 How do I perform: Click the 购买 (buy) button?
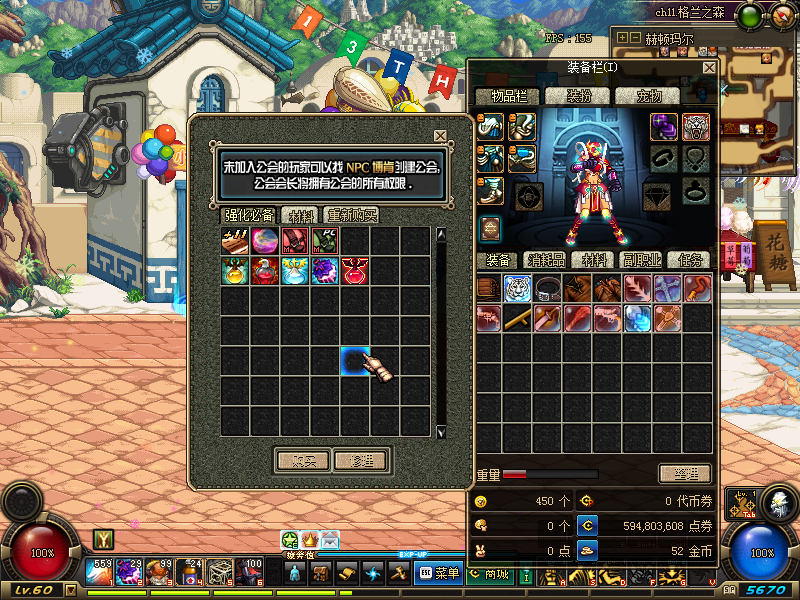pos(302,461)
